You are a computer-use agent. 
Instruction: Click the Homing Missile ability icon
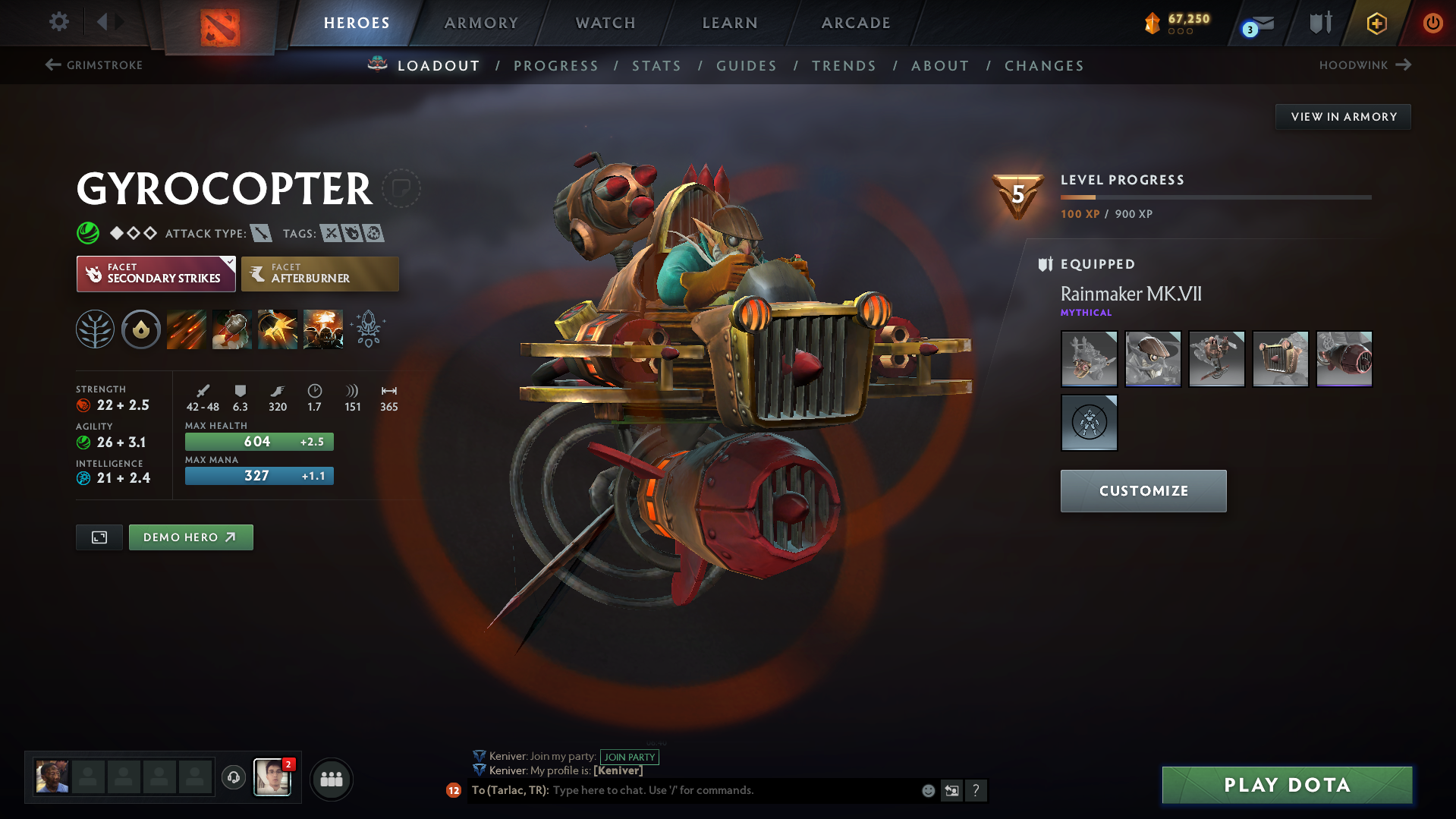pyautogui.click(x=232, y=329)
